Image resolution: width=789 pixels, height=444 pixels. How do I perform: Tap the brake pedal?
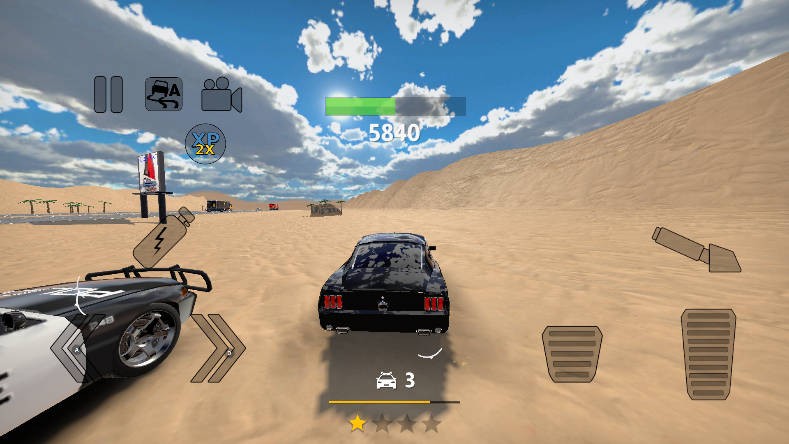[572, 353]
